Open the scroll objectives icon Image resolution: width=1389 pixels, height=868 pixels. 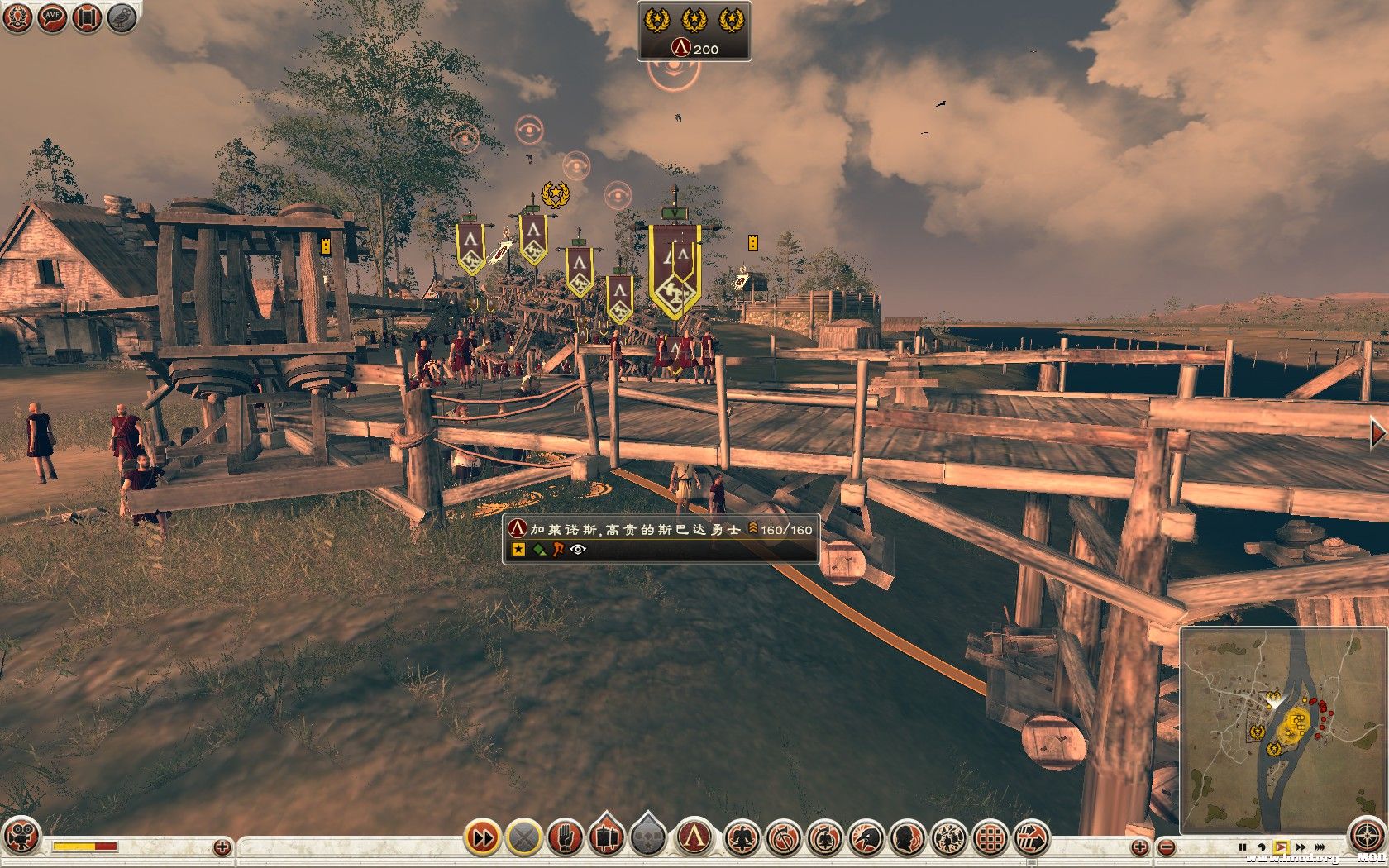point(87,17)
